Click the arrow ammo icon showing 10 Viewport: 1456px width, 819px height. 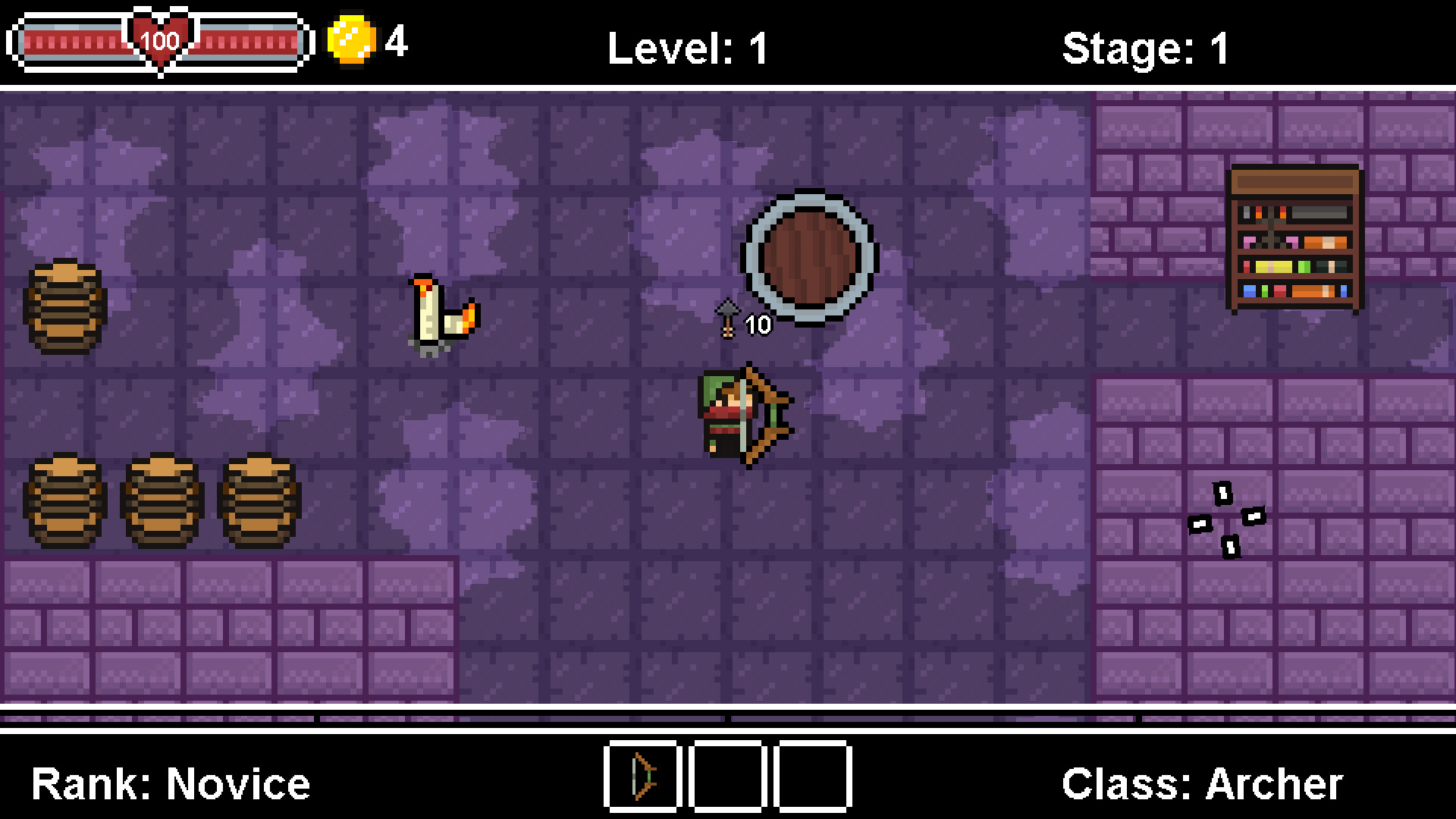(x=726, y=318)
